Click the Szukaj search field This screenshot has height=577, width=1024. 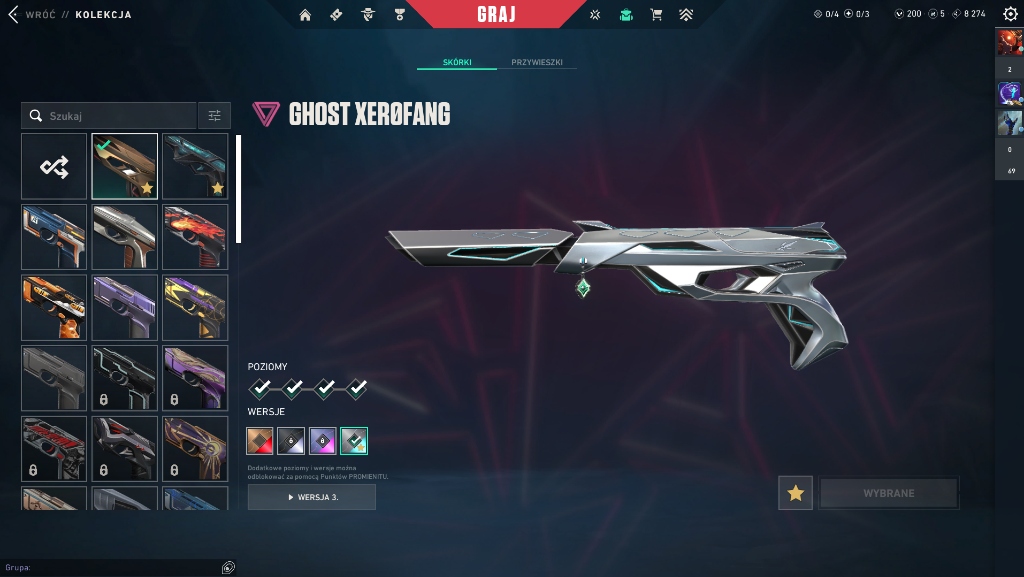[x=110, y=116]
